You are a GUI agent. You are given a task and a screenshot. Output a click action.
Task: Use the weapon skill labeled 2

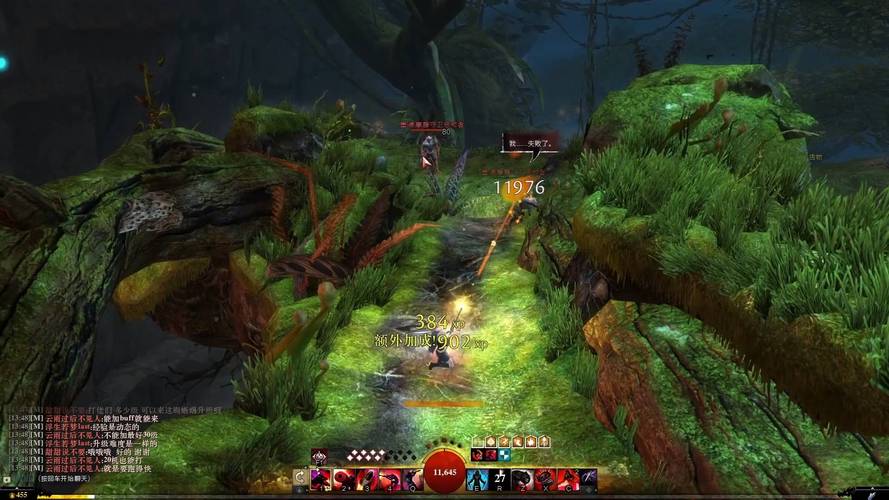coord(343,479)
